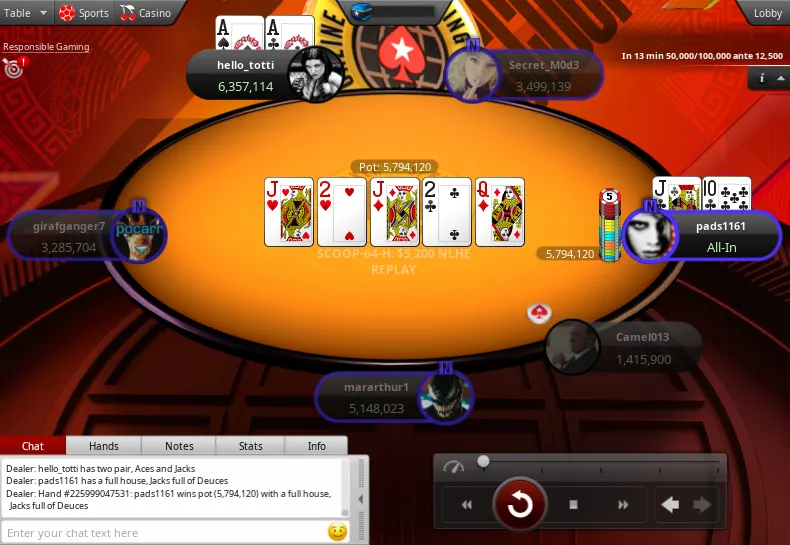Show the Stats tab

pyautogui.click(x=251, y=446)
